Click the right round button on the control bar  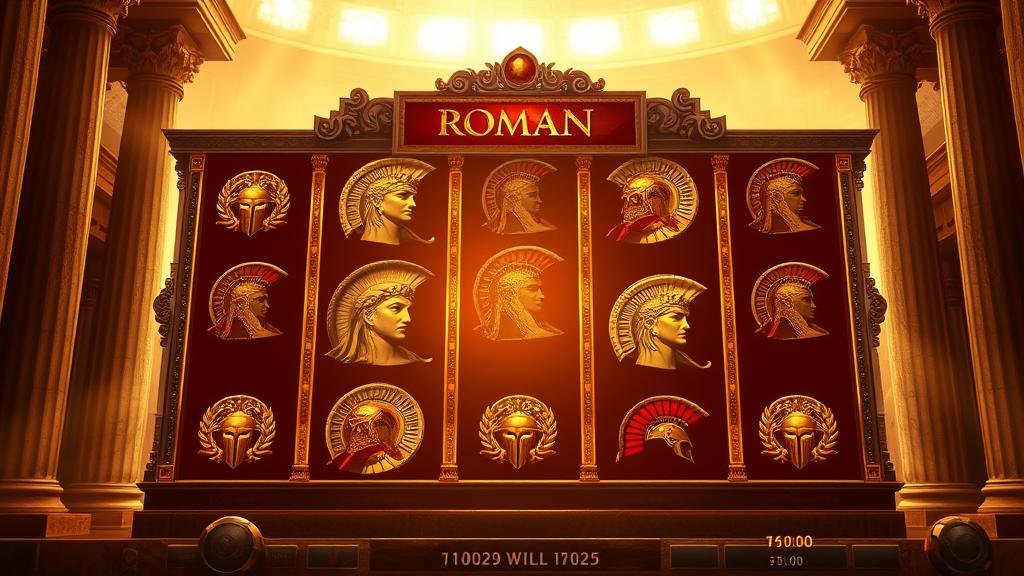958,546
